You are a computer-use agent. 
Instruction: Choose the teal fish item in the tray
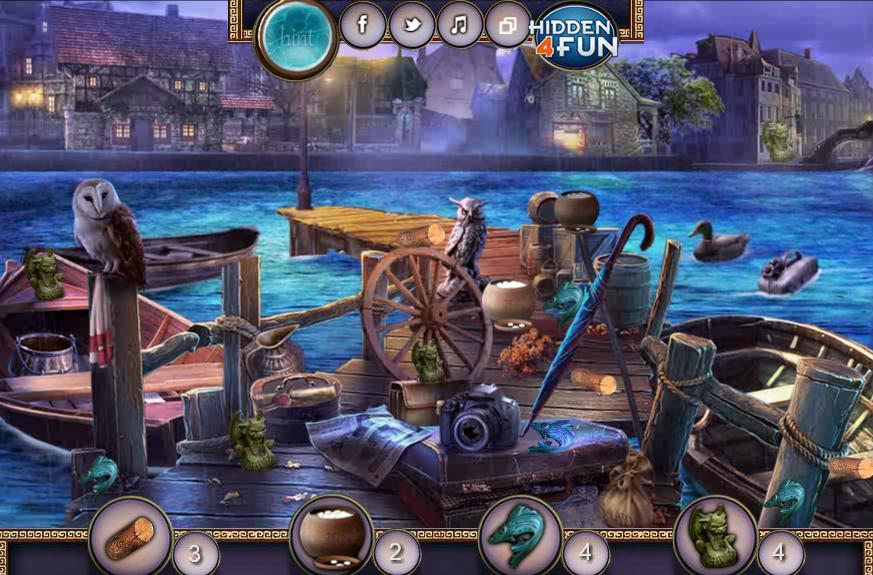tap(520, 537)
